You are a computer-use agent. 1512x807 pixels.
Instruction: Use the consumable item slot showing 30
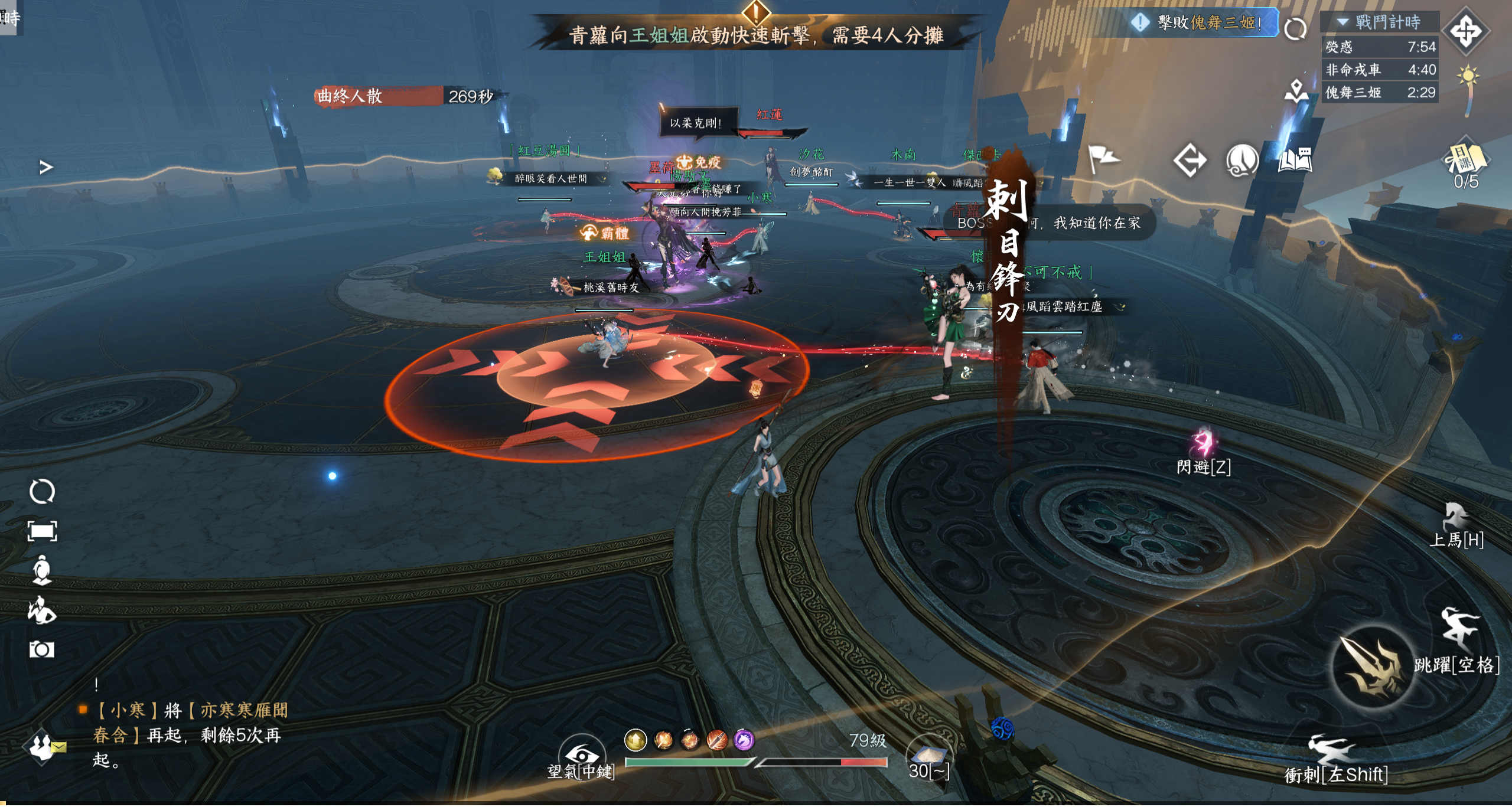click(928, 755)
